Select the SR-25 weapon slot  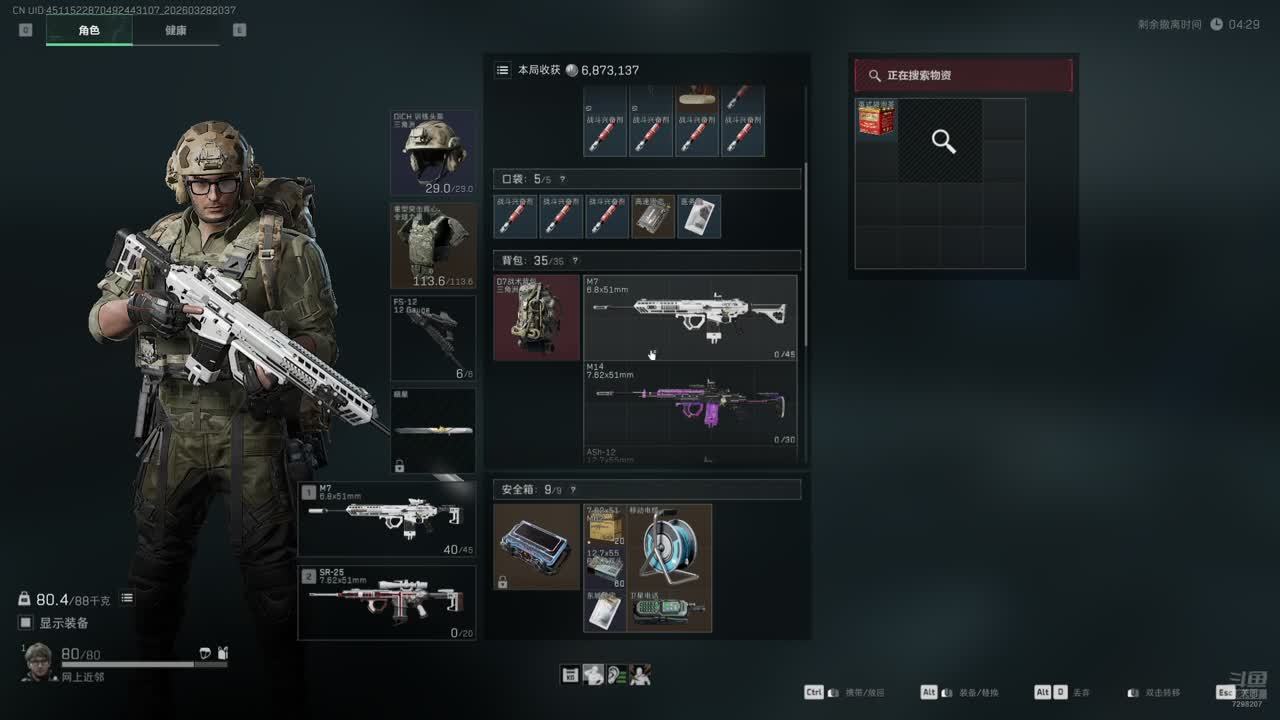(387, 603)
